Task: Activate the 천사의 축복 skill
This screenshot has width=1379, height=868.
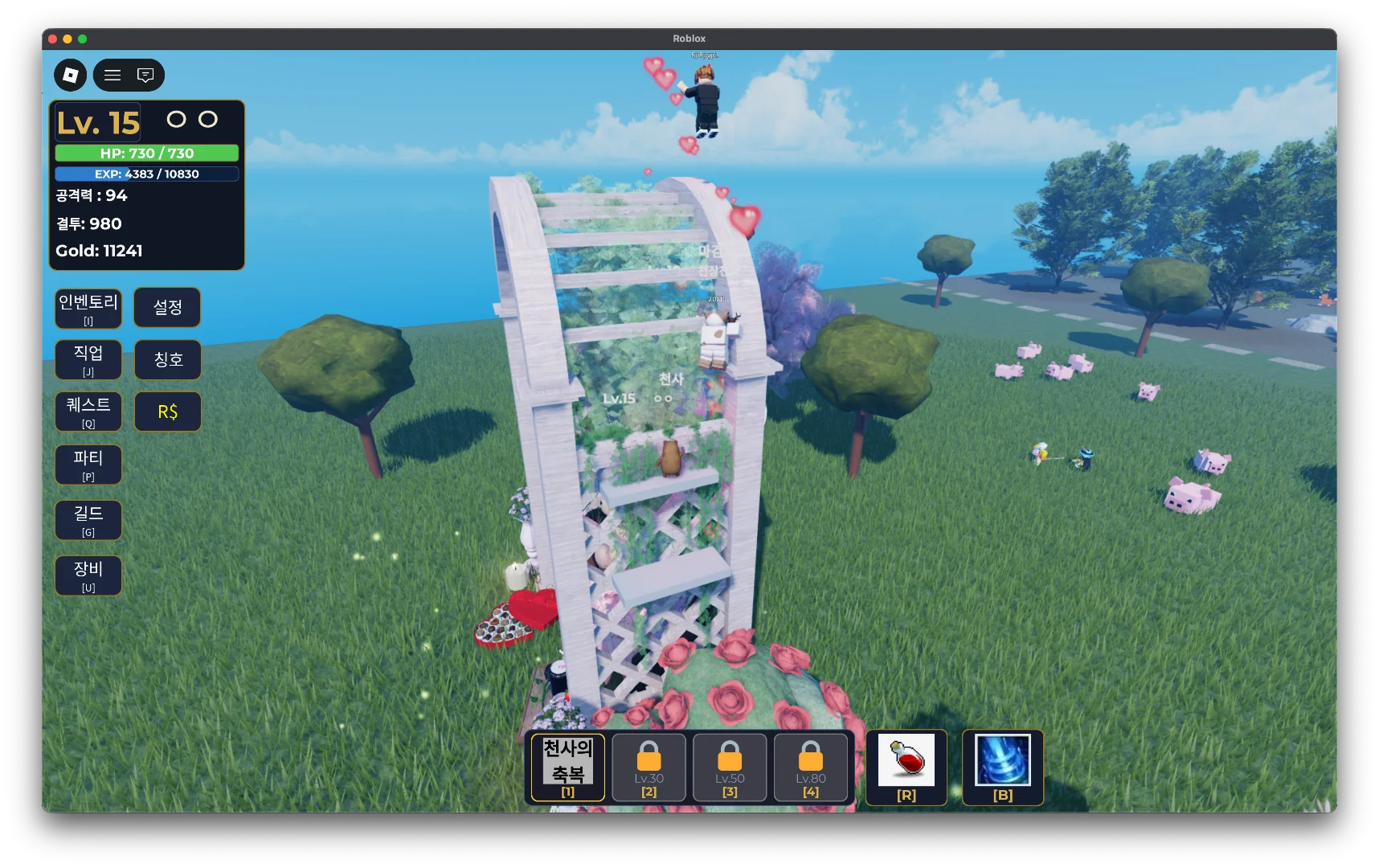Action: pos(568,768)
